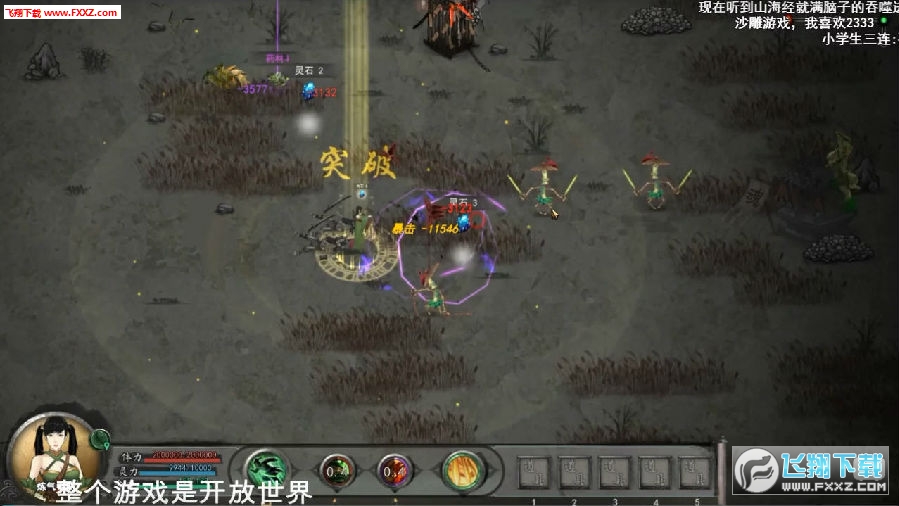Use the golden flame skill
The width and height of the screenshot is (899, 506).
coord(464,469)
